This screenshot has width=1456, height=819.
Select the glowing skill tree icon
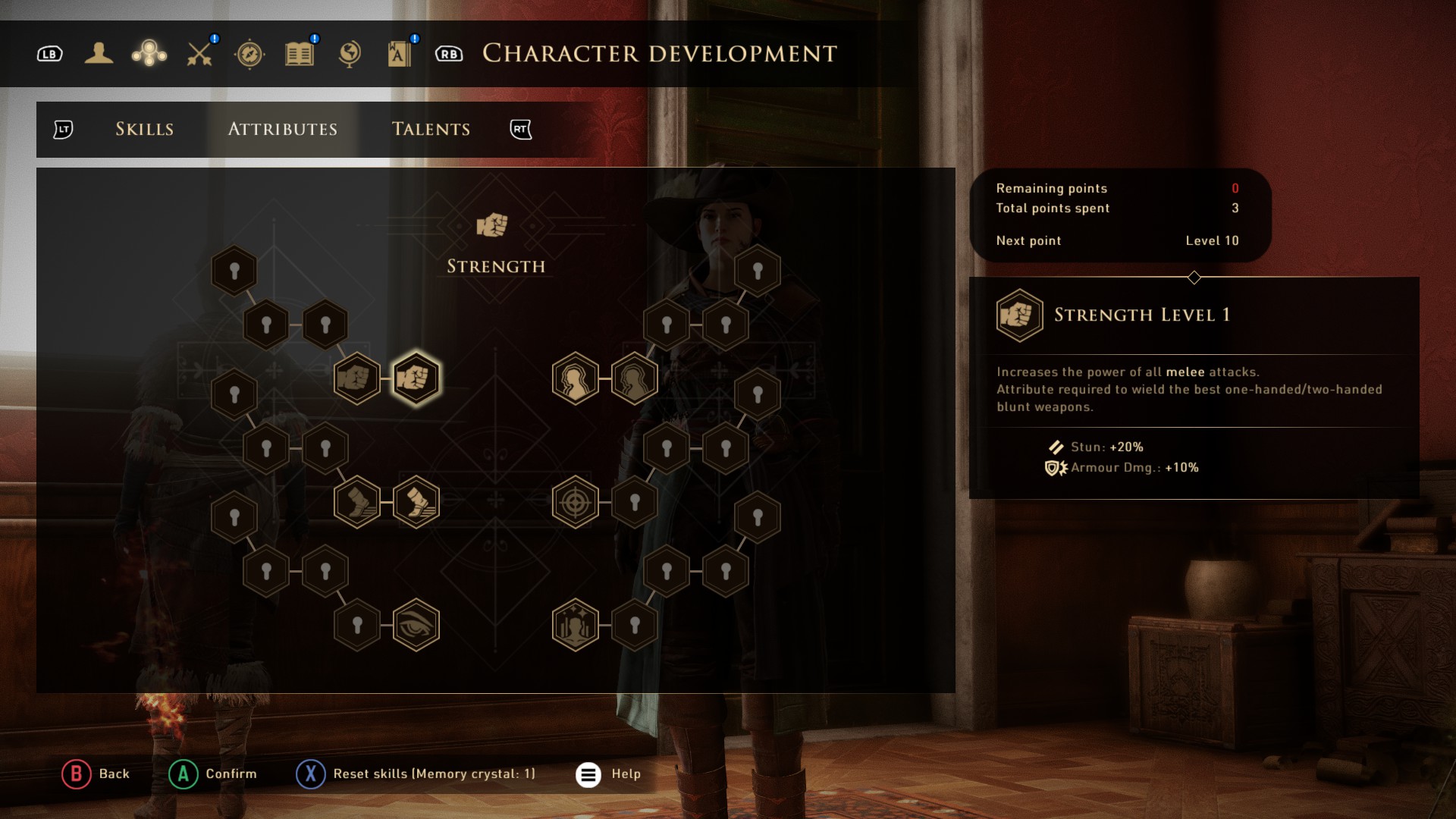pyautogui.click(x=149, y=53)
